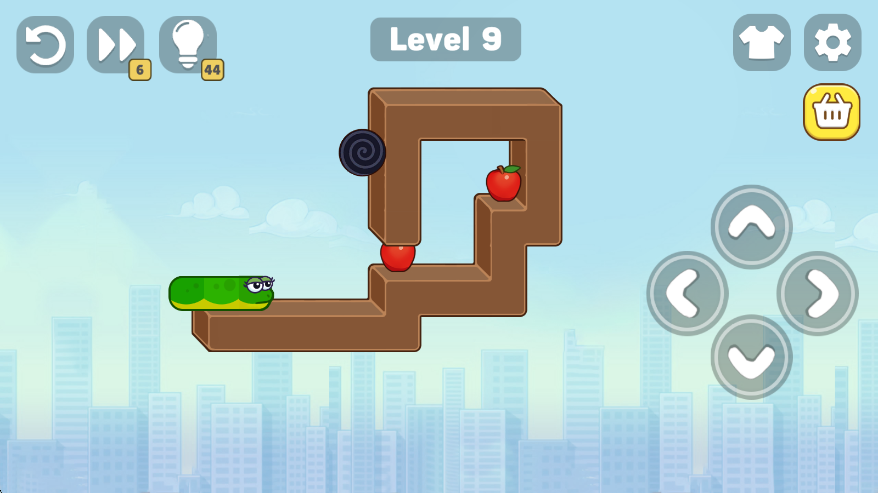Move the snake up with the up arrow
The width and height of the screenshot is (878, 493).
[x=751, y=226]
